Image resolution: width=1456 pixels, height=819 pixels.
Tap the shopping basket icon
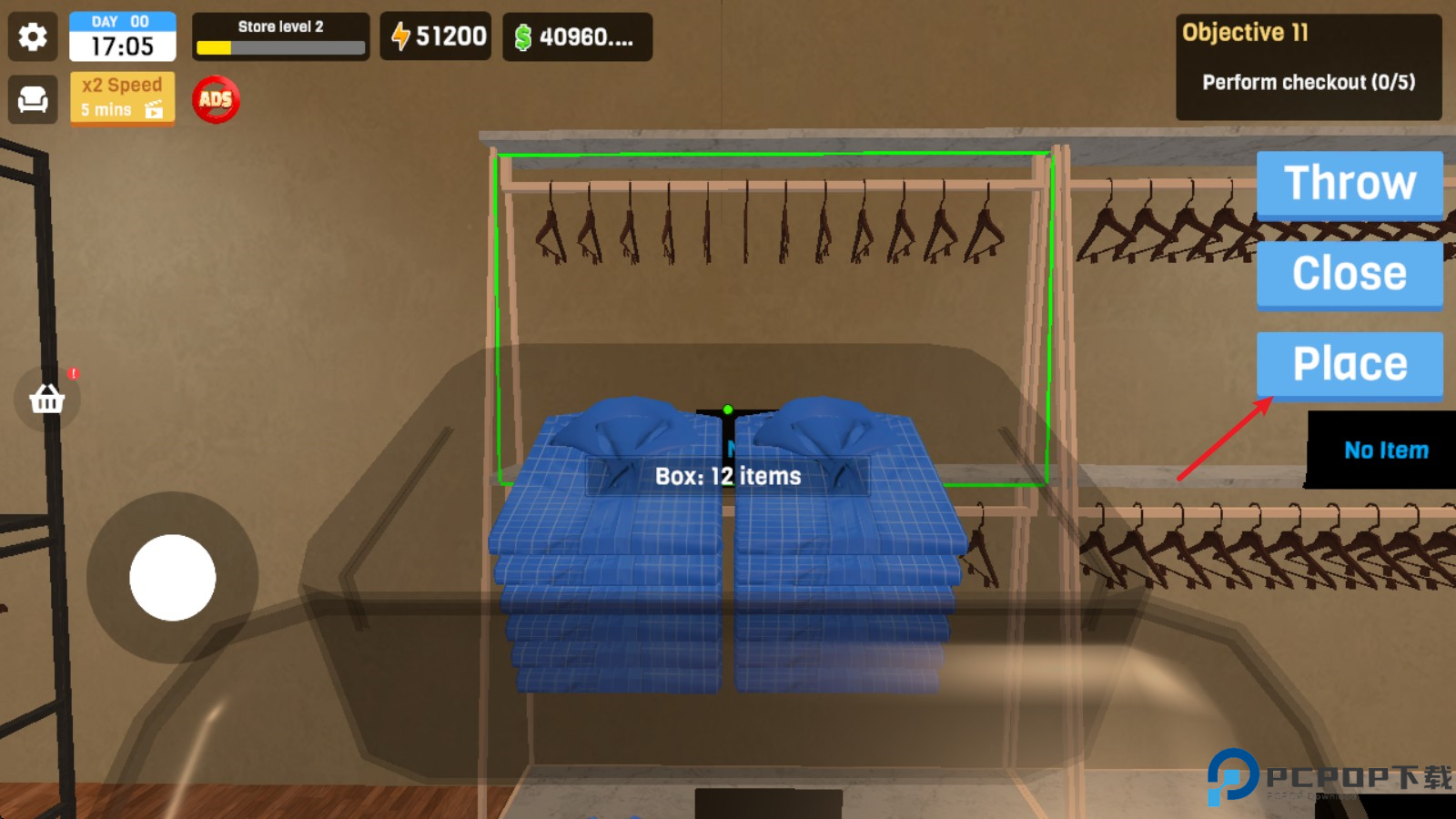pos(47,400)
